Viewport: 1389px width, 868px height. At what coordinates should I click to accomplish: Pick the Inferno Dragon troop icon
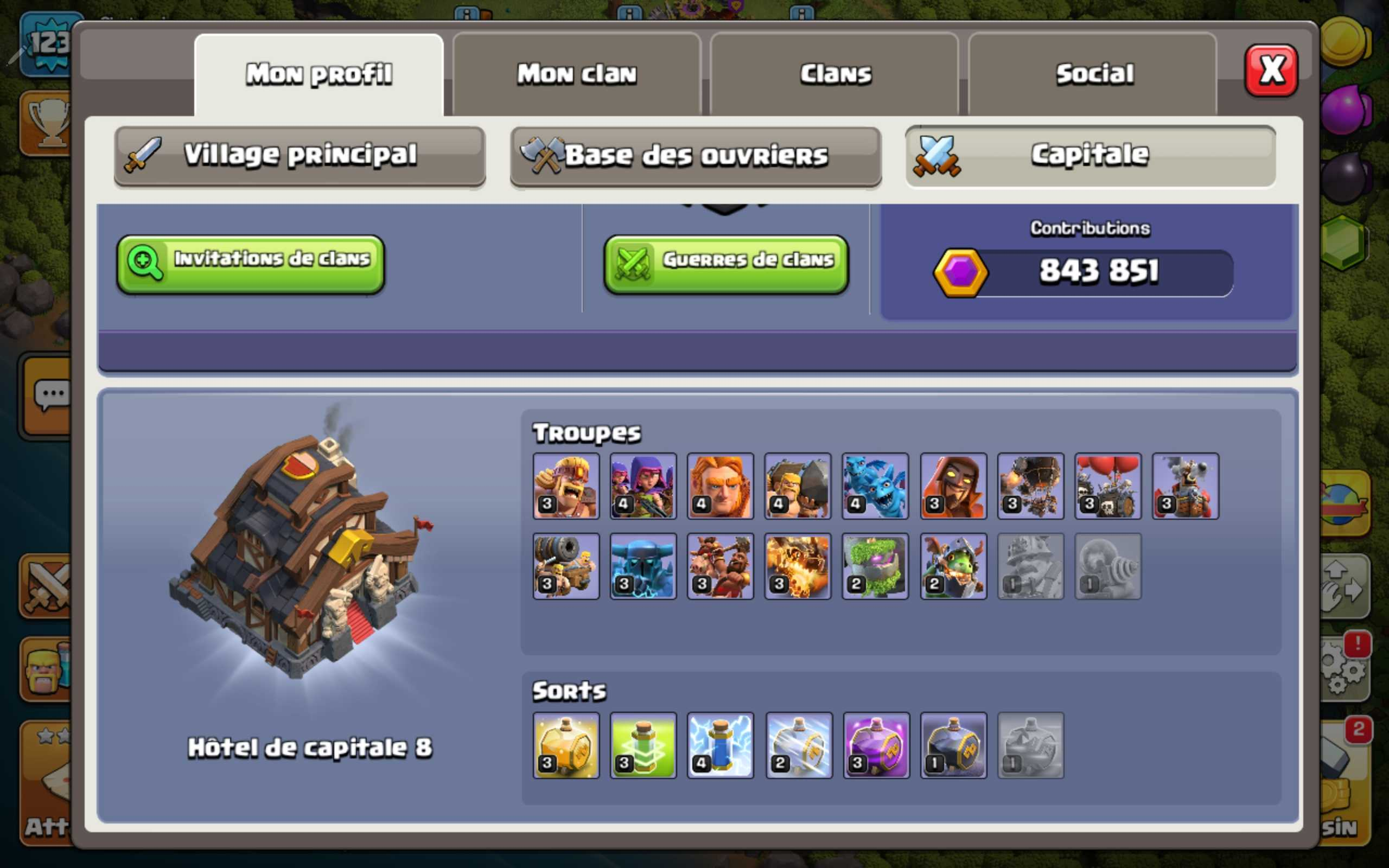click(x=798, y=566)
